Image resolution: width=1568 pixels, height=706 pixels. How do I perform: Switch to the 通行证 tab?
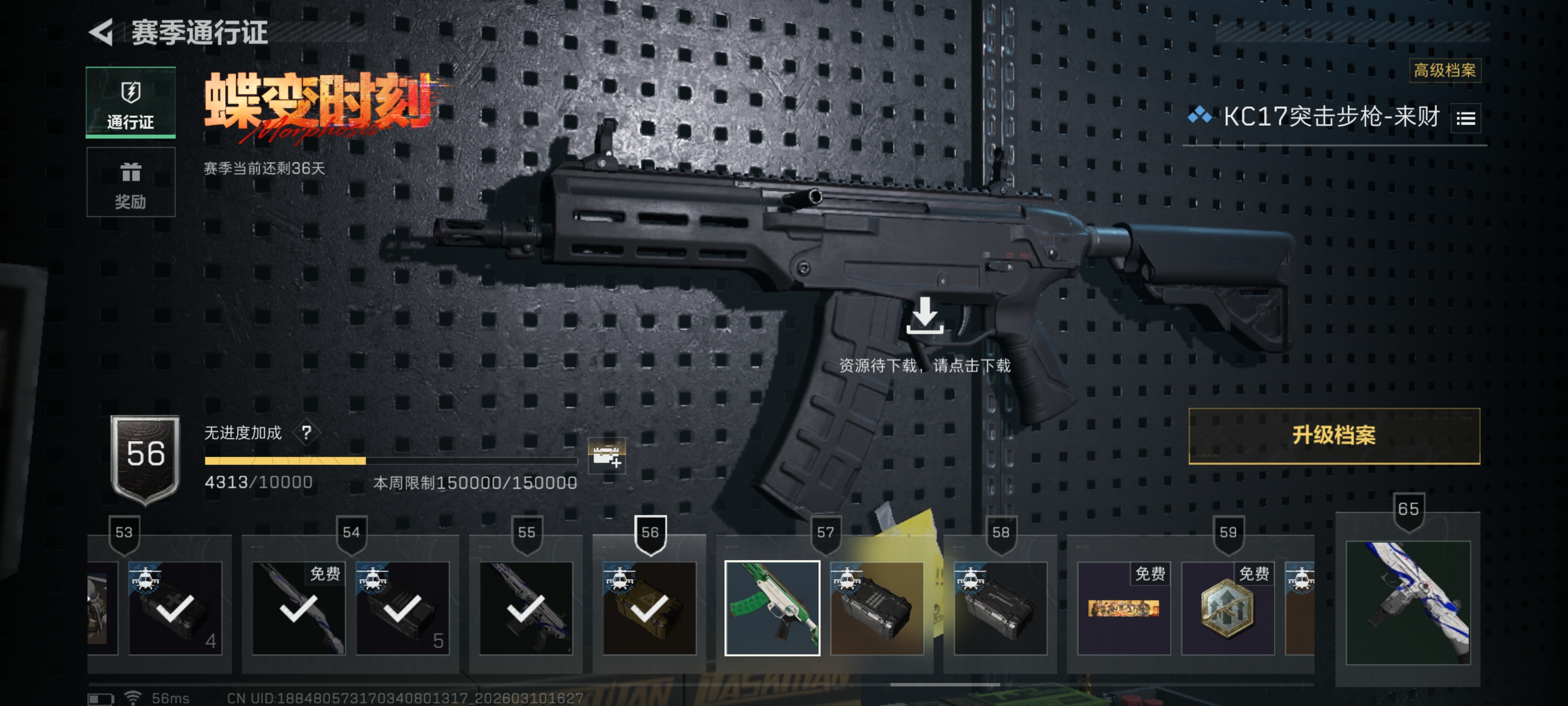point(130,102)
